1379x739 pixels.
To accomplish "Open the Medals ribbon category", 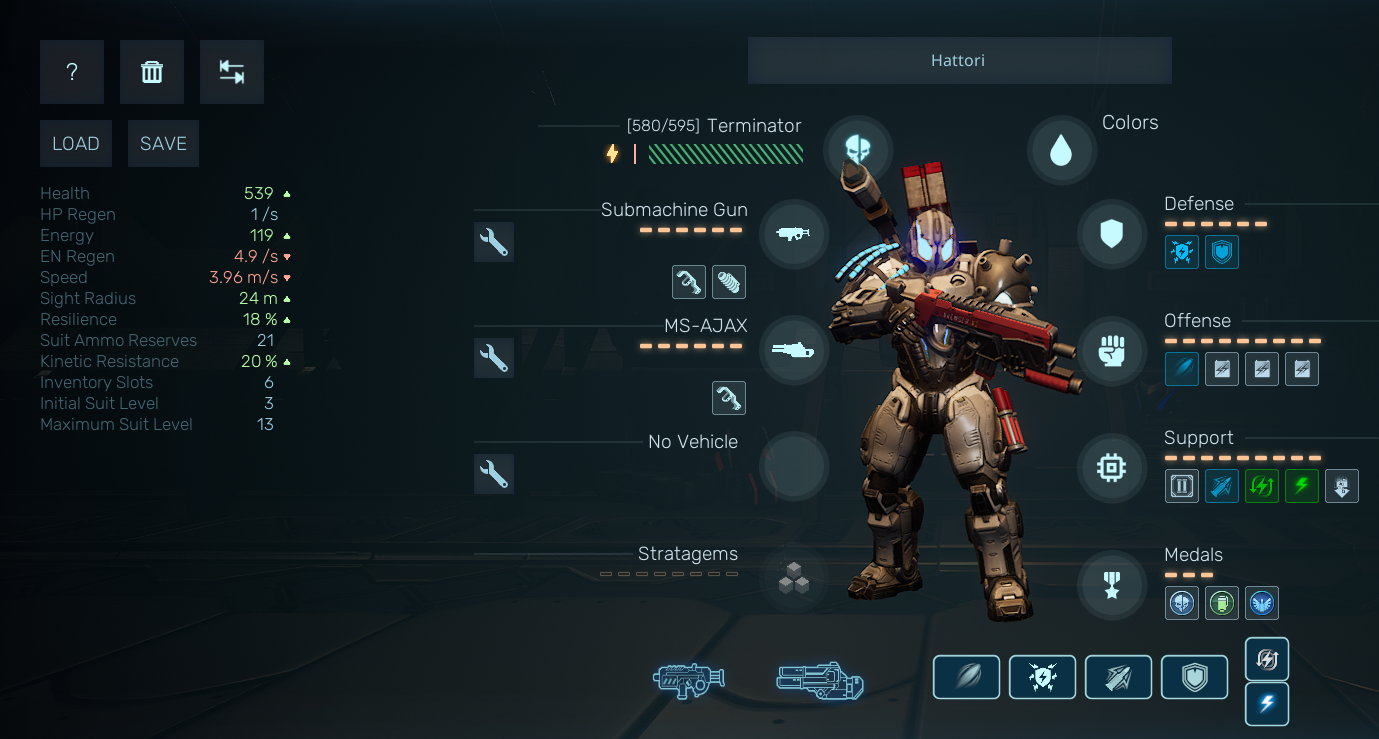I will pos(1111,585).
